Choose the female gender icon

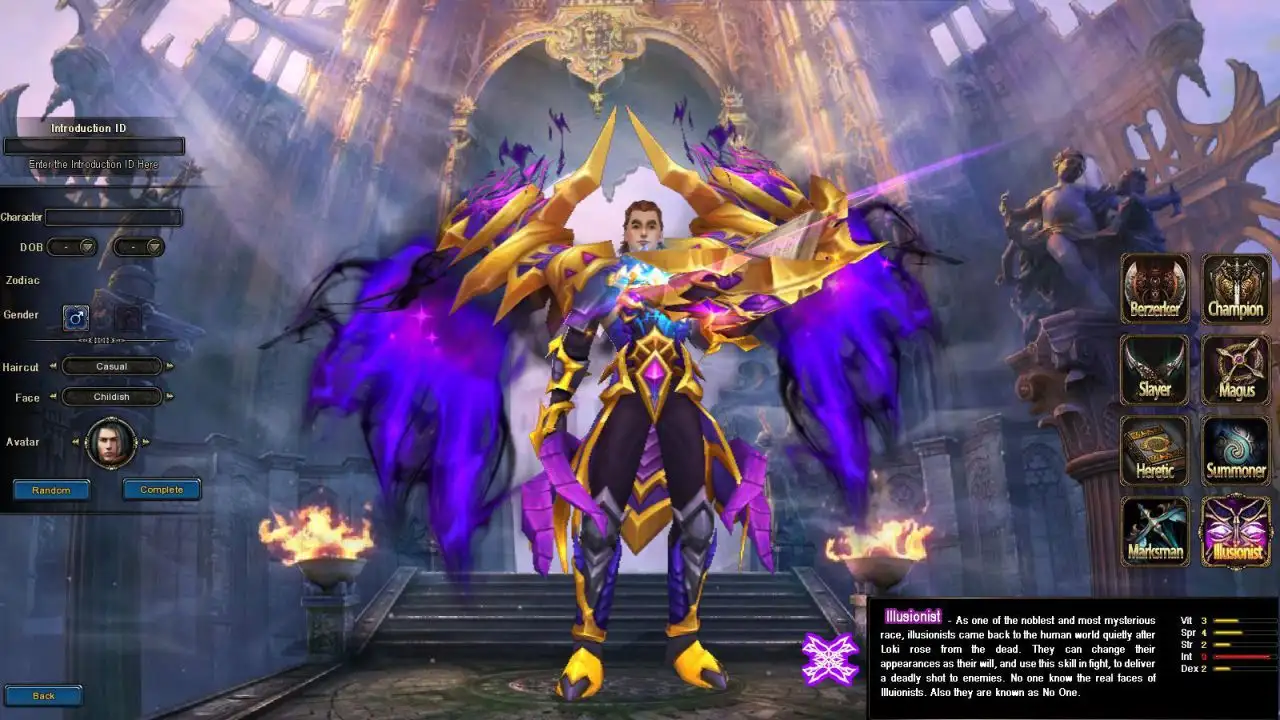[127, 318]
